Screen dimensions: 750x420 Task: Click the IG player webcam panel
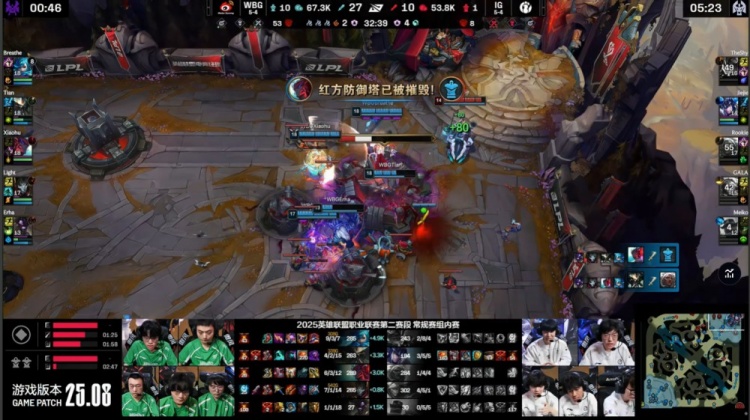[x=578, y=368]
